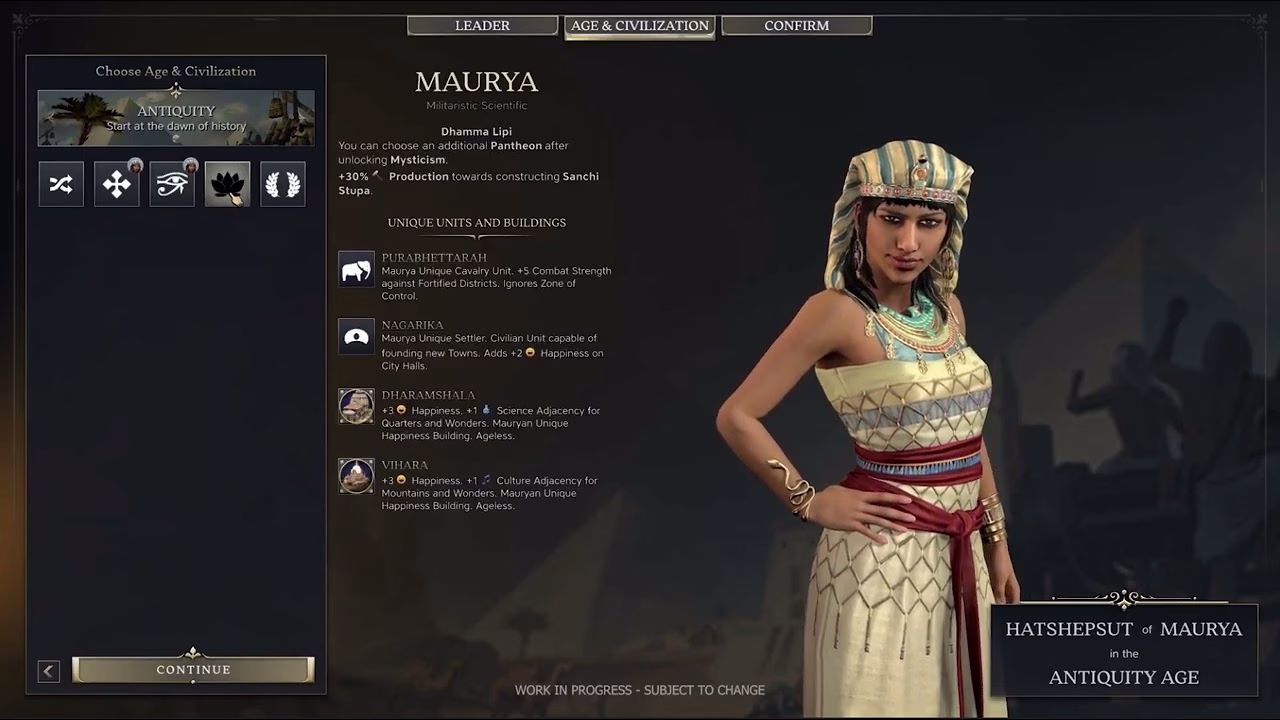This screenshot has width=1280, height=720.
Task: Select the Antiquity age banner
Action: (176, 118)
